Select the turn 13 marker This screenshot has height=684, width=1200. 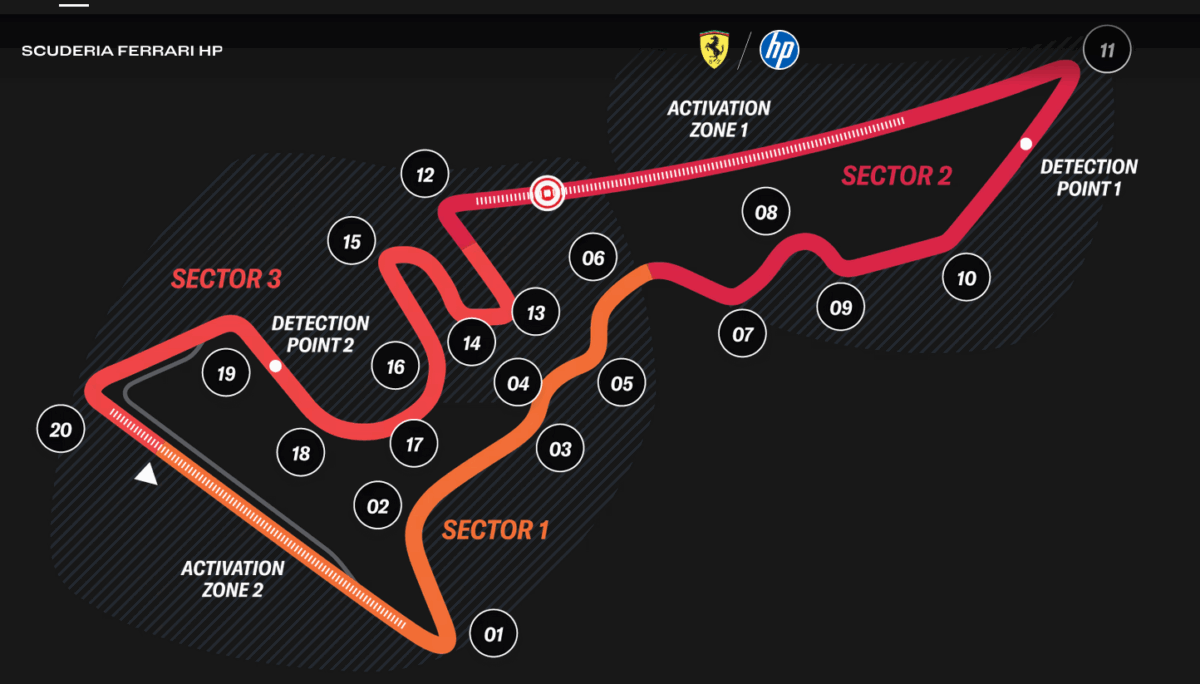coord(536,313)
